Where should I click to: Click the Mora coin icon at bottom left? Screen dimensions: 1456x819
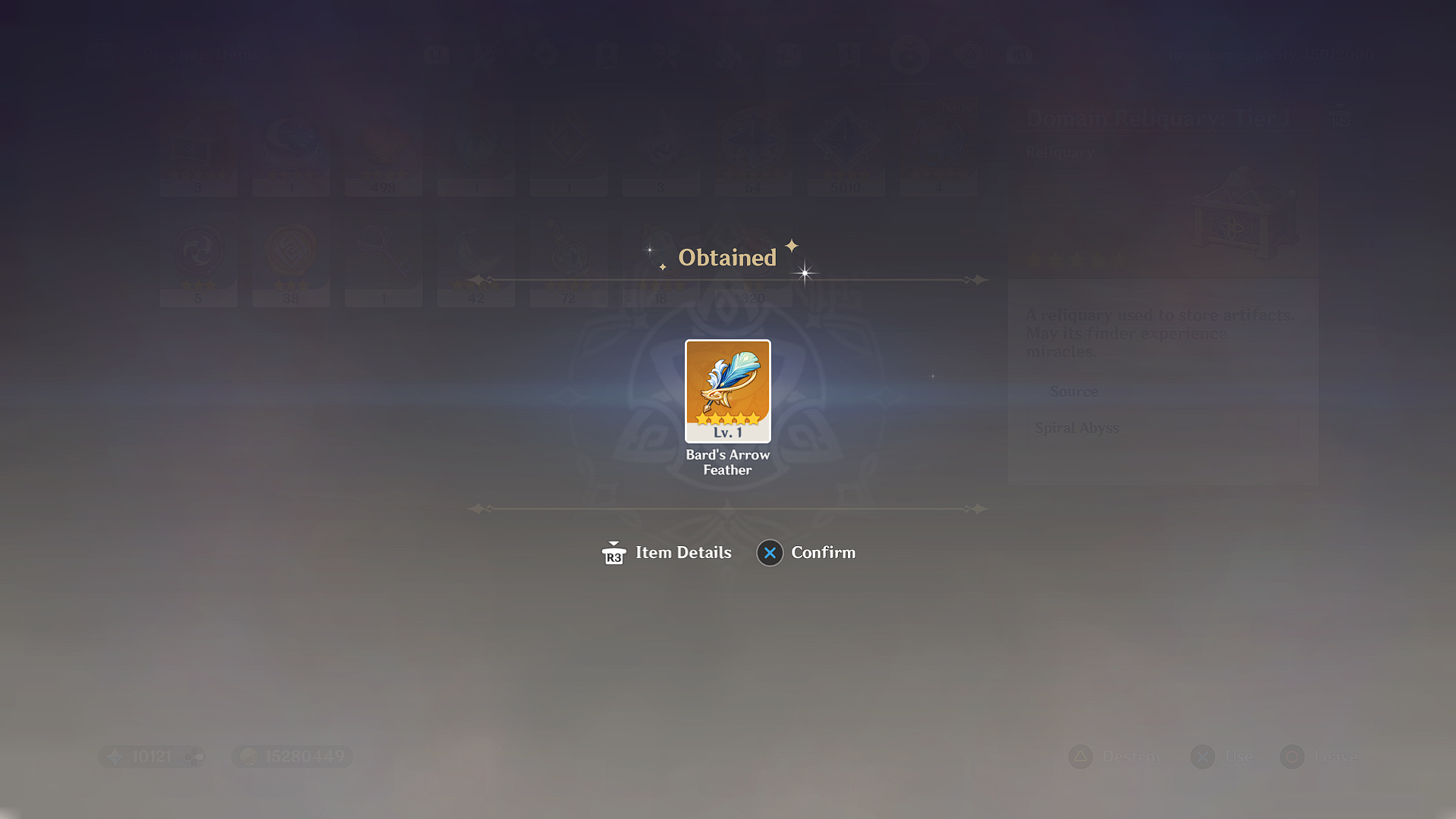pos(250,756)
